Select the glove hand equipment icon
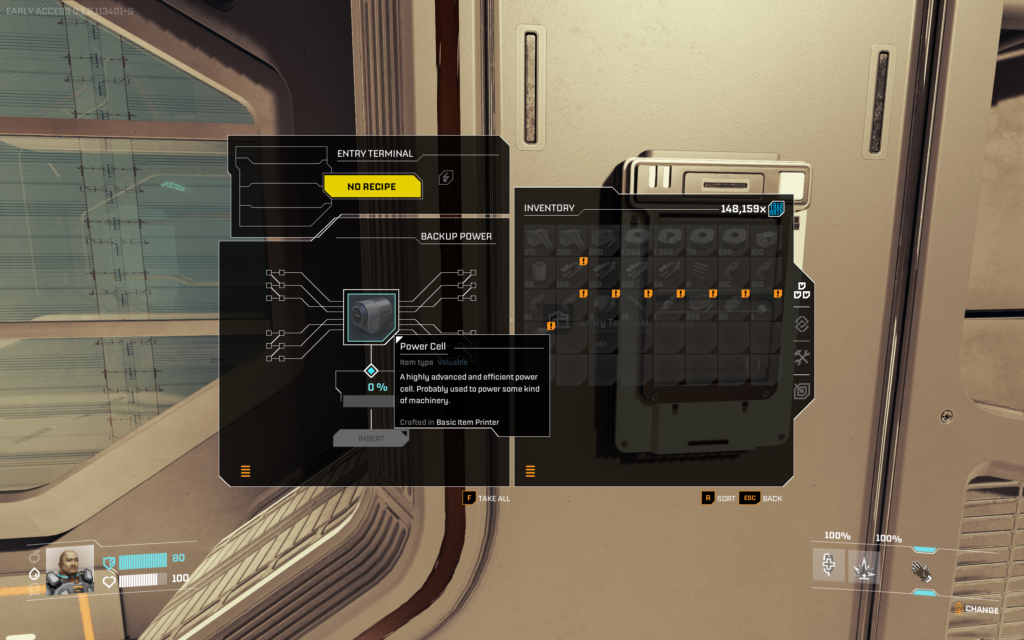Screen dimensions: 1024x640 point(922,570)
